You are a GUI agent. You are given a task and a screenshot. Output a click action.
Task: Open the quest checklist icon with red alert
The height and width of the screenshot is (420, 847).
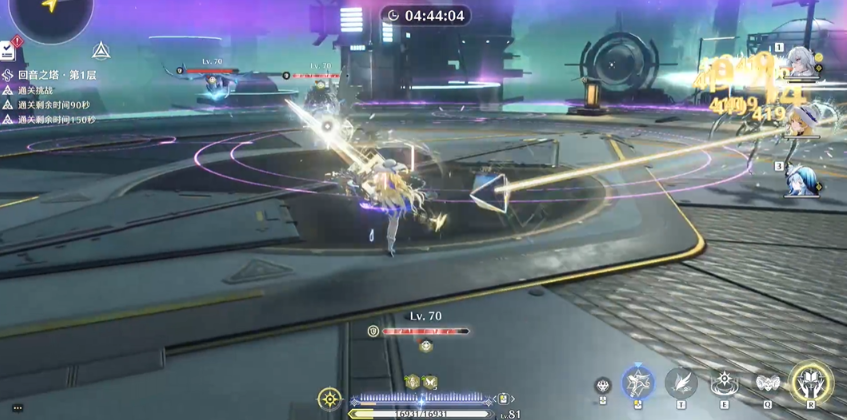[8, 49]
